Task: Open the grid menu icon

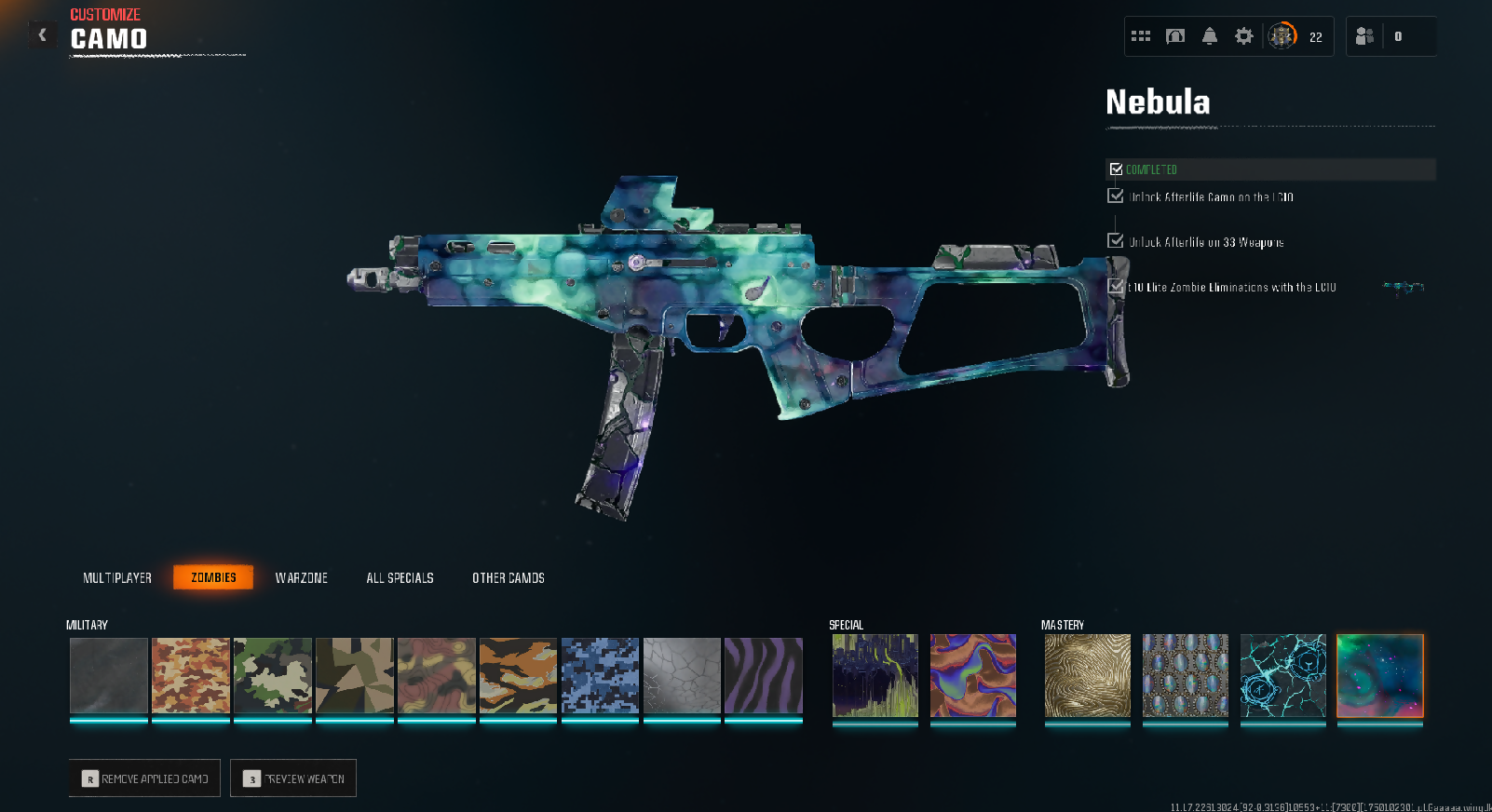Action: tap(1141, 36)
